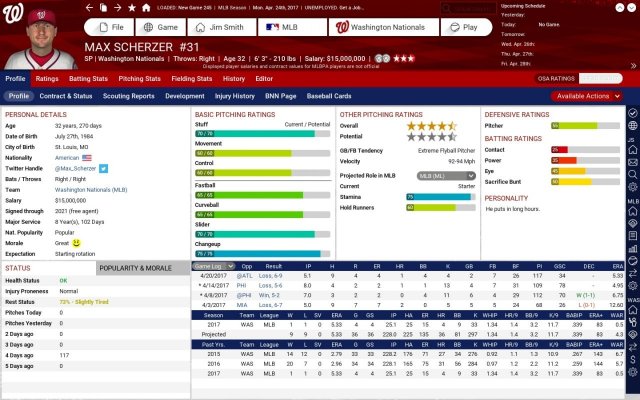The width and height of the screenshot is (640, 400).
Task: Show the Contract & Status subtab
Action: pos(68,96)
